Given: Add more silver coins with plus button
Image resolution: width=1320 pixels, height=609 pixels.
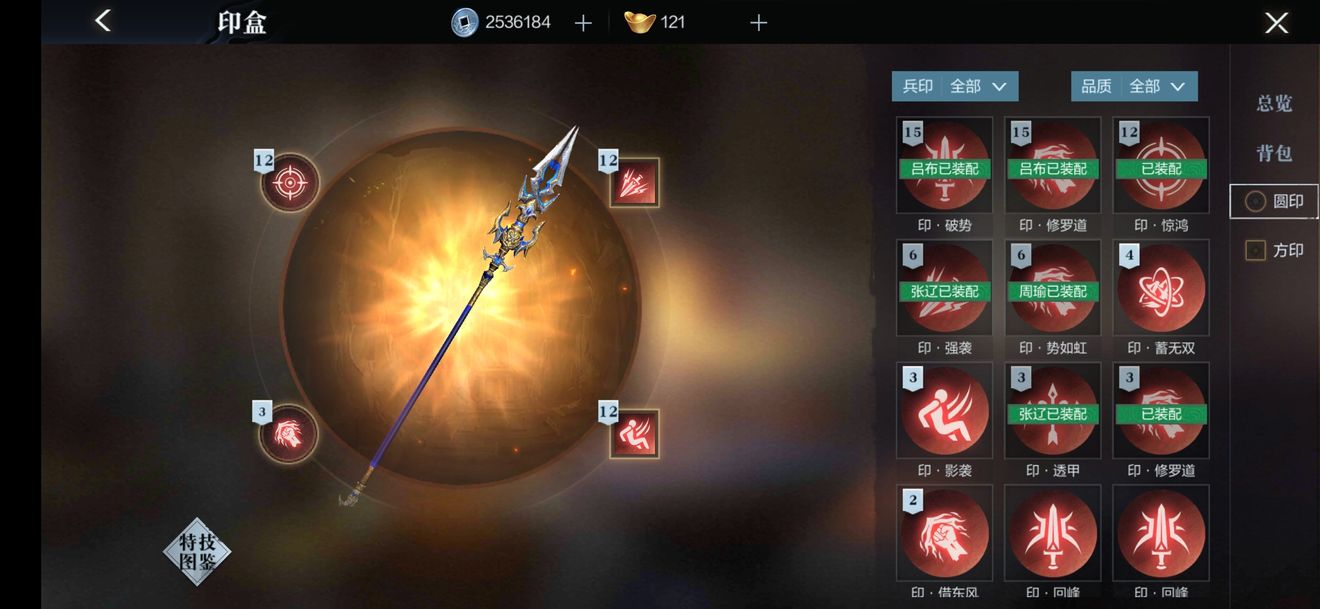Looking at the screenshot, I should tap(584, 23).
